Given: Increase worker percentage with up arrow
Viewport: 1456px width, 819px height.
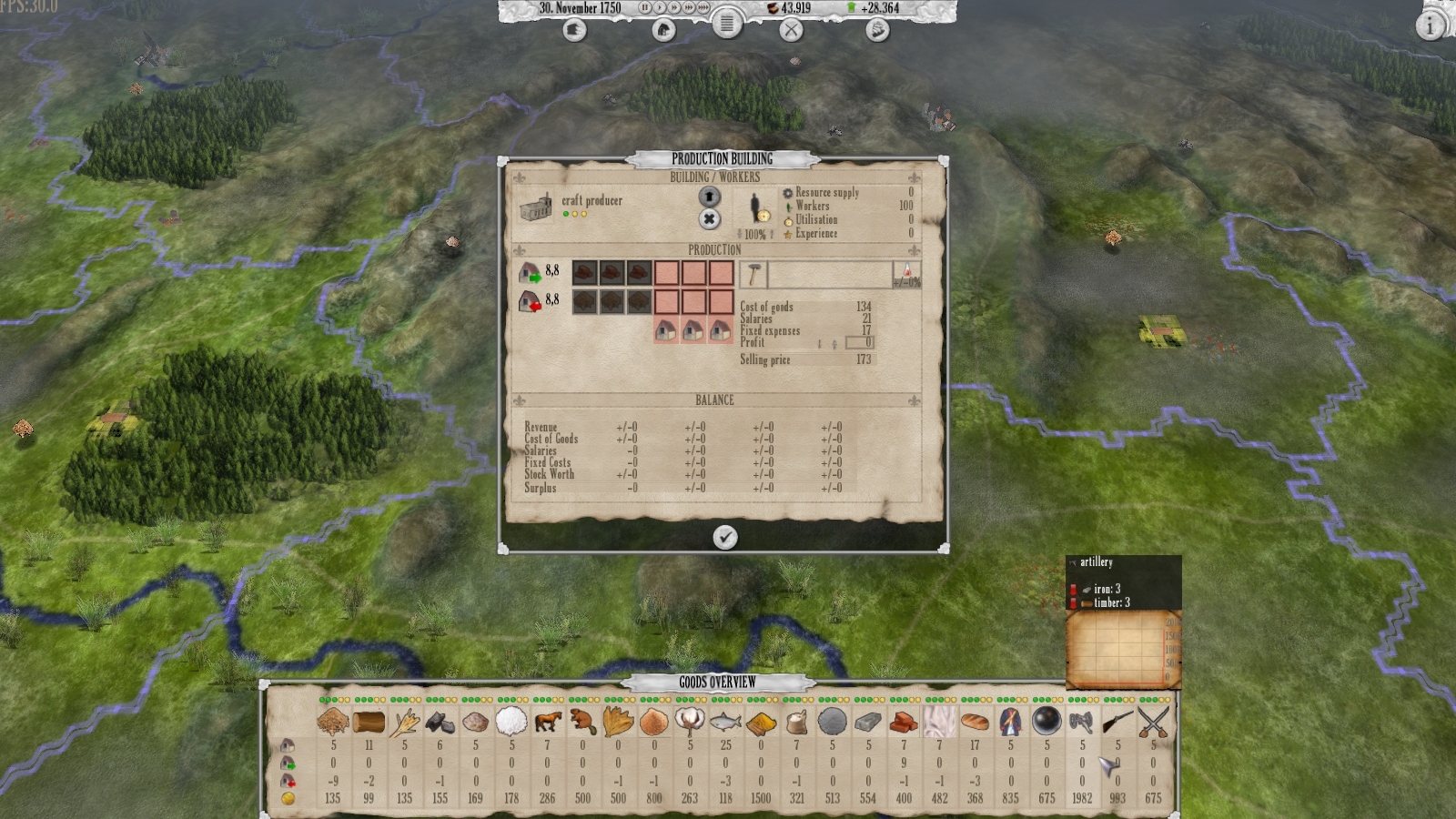Looking at the screenshot, I should pyautogui.click(x=771, y=234).
